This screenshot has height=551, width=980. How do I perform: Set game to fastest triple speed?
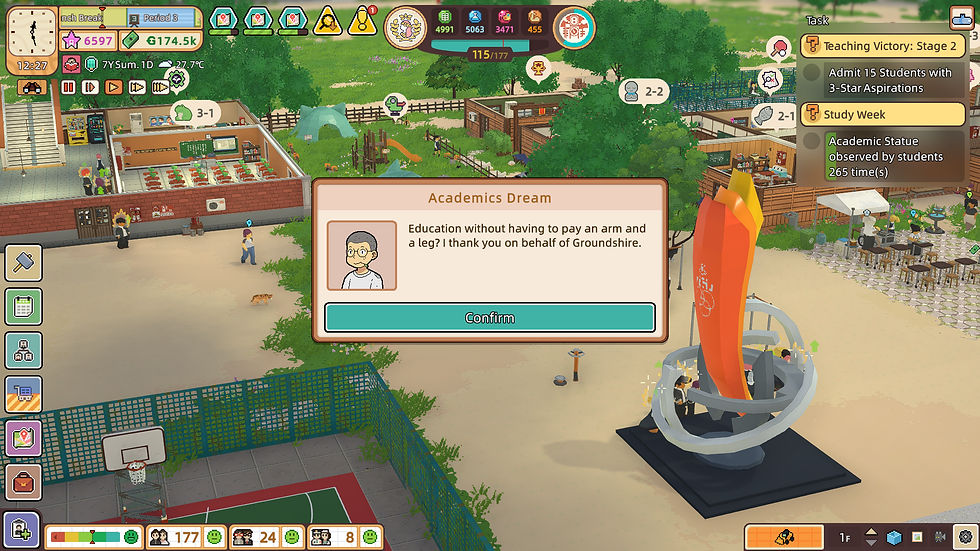point(160,87)
